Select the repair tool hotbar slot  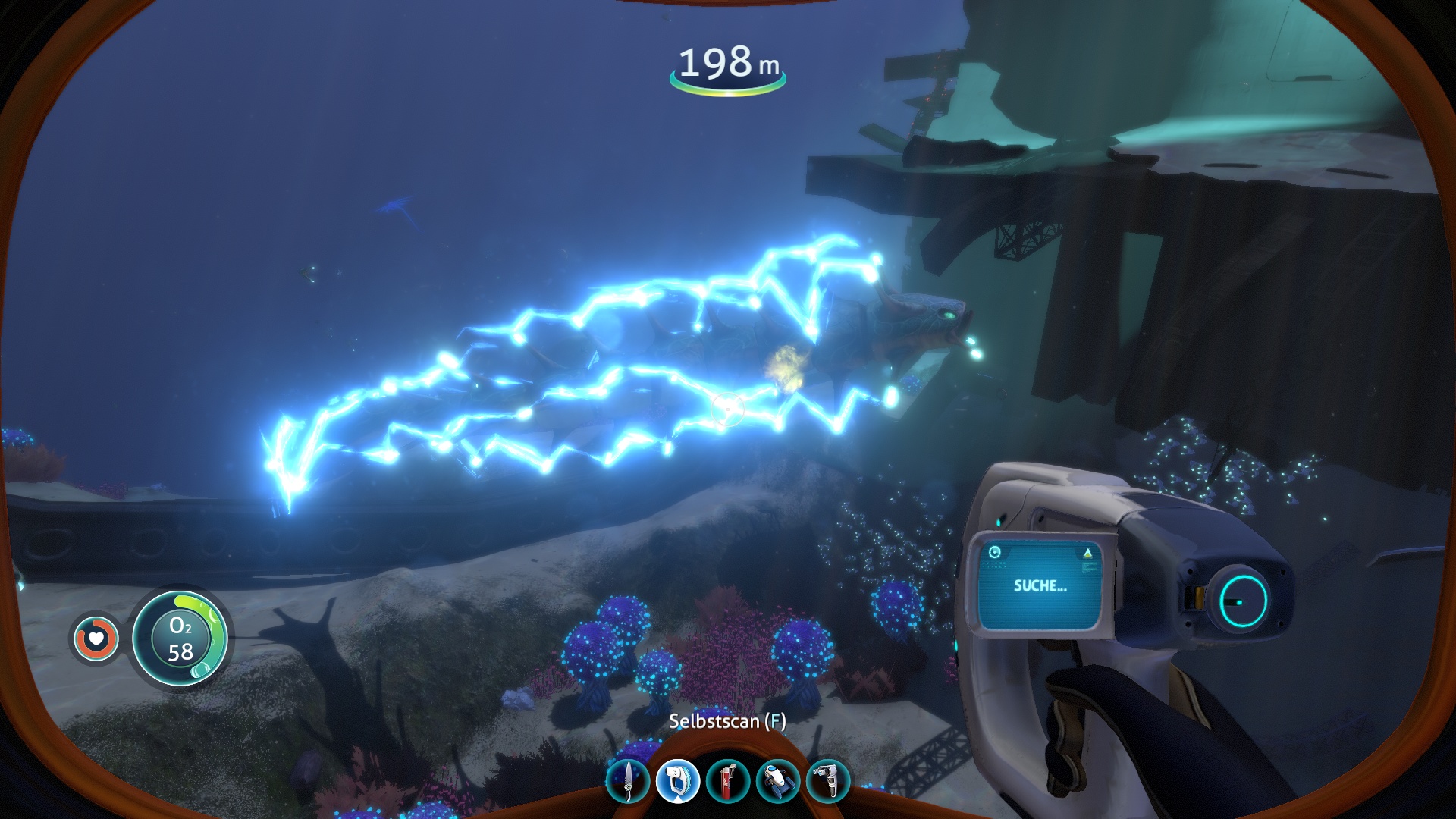[x=828, y=780]
